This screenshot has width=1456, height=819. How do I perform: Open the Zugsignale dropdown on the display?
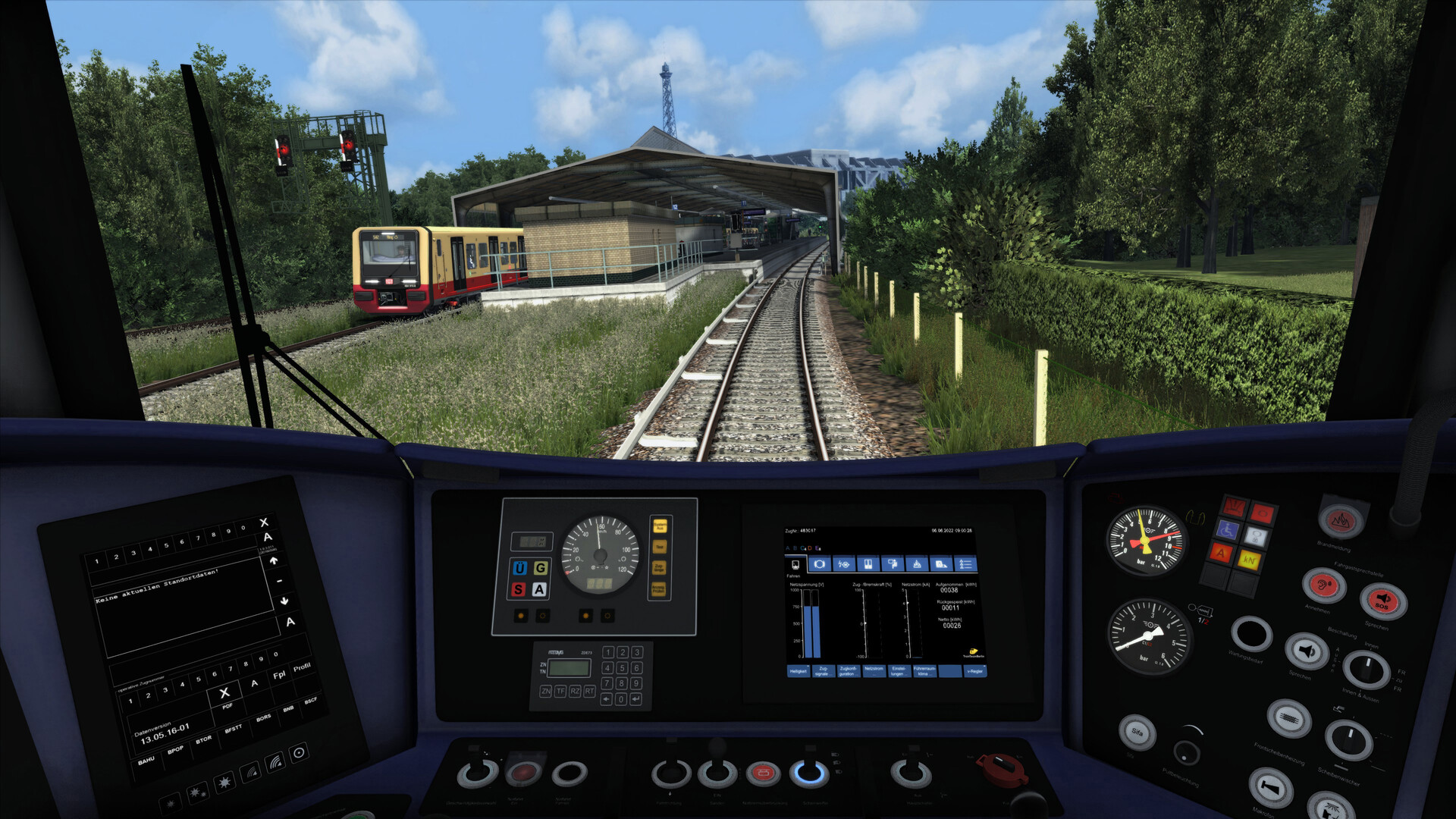coord(824,671)
